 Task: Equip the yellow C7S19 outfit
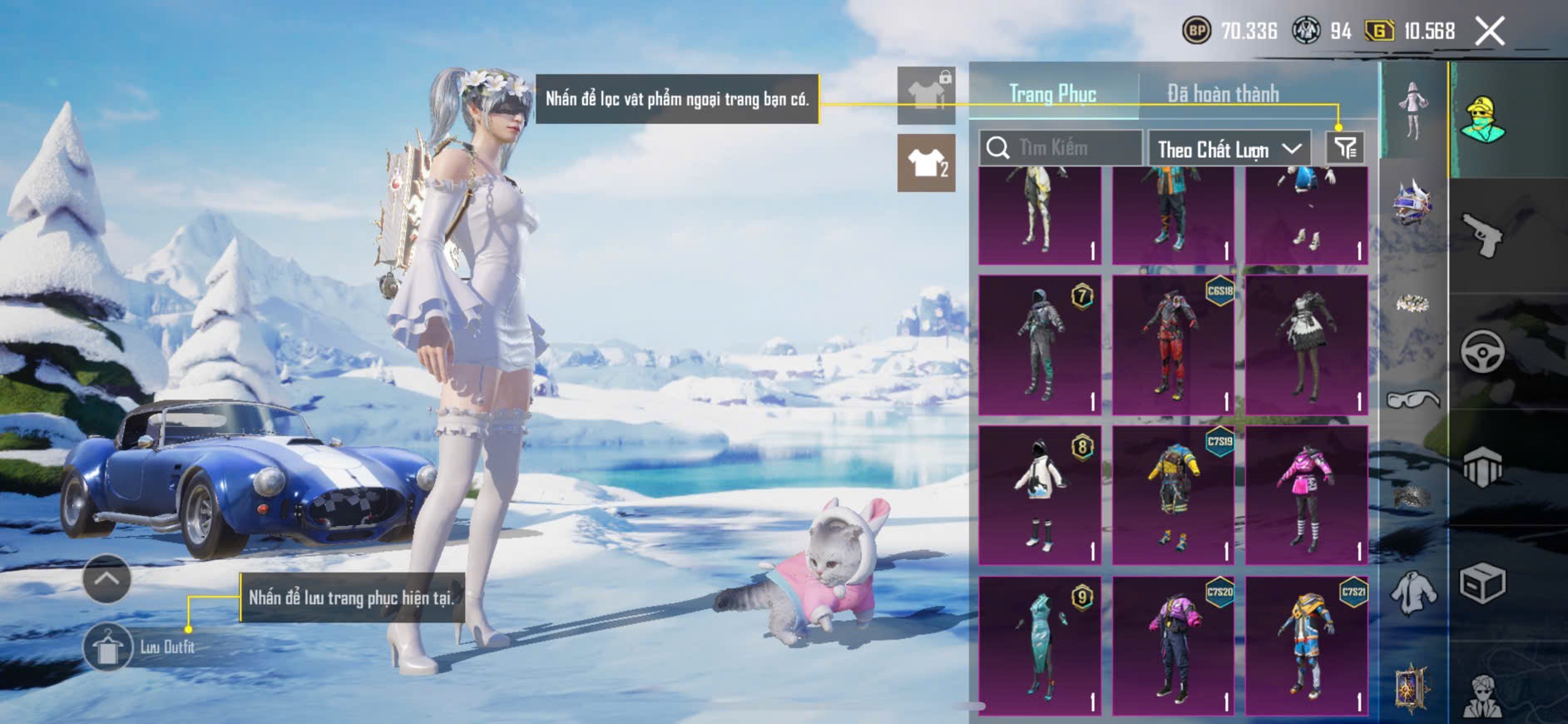pos(1173,495)
